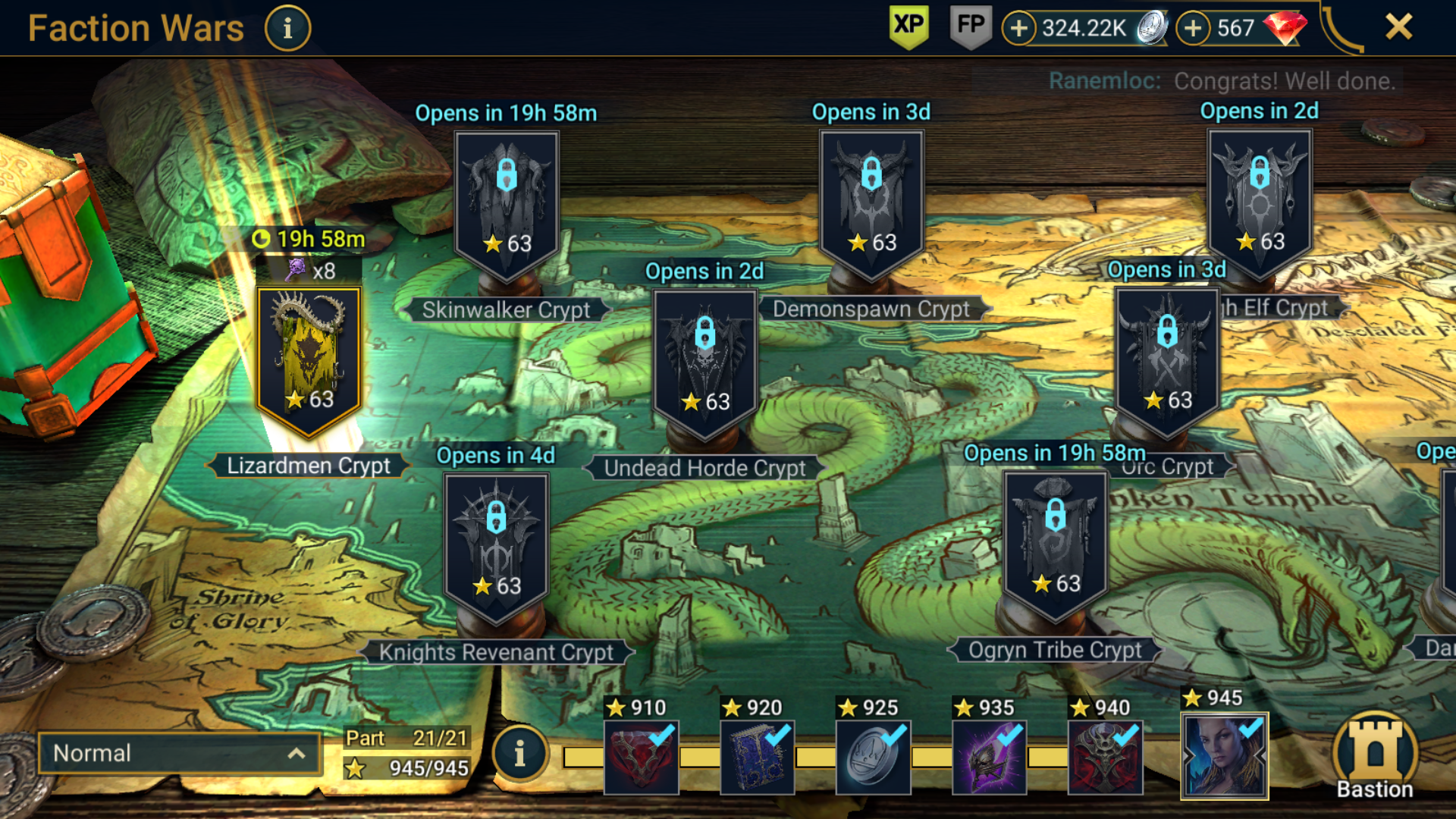Add more gems with the plus button
Image resolution: width=1456 pixels, height=819 pixels.
pos(1193,29)
